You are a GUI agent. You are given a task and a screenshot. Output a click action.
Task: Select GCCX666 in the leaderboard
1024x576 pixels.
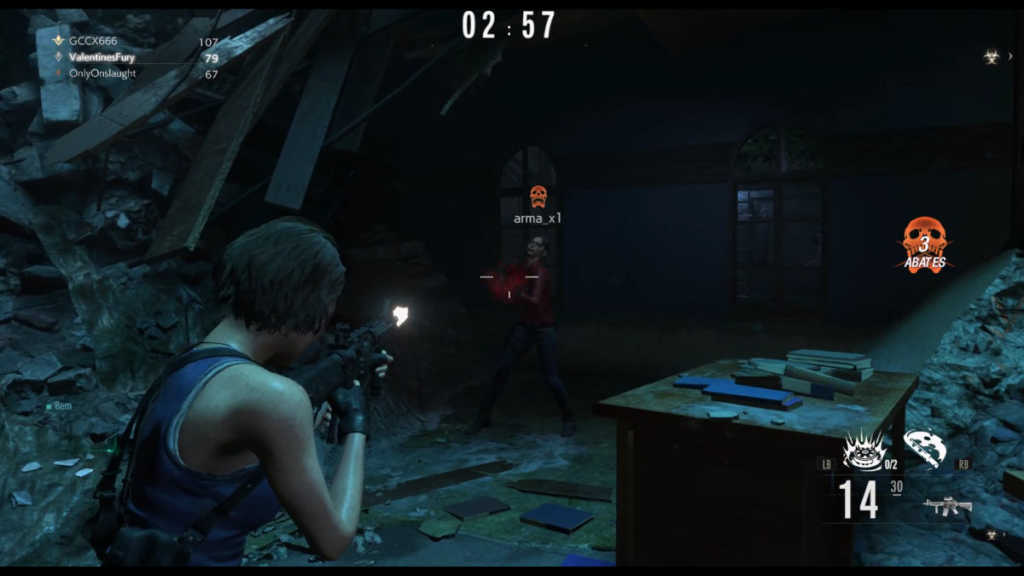pos(93,41)
